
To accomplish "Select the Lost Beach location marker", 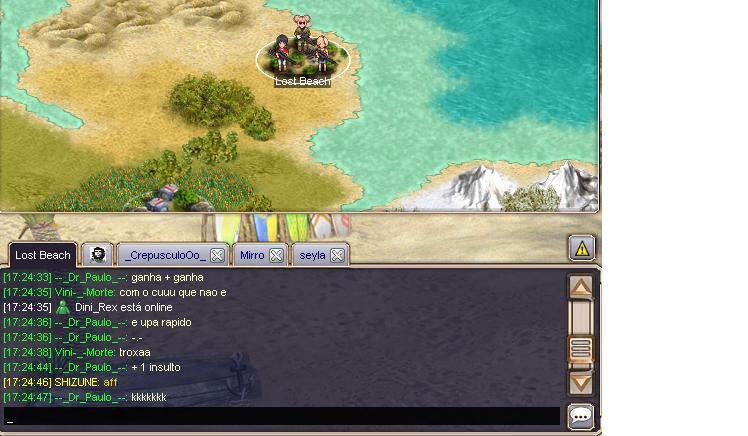I will [303, 60].
